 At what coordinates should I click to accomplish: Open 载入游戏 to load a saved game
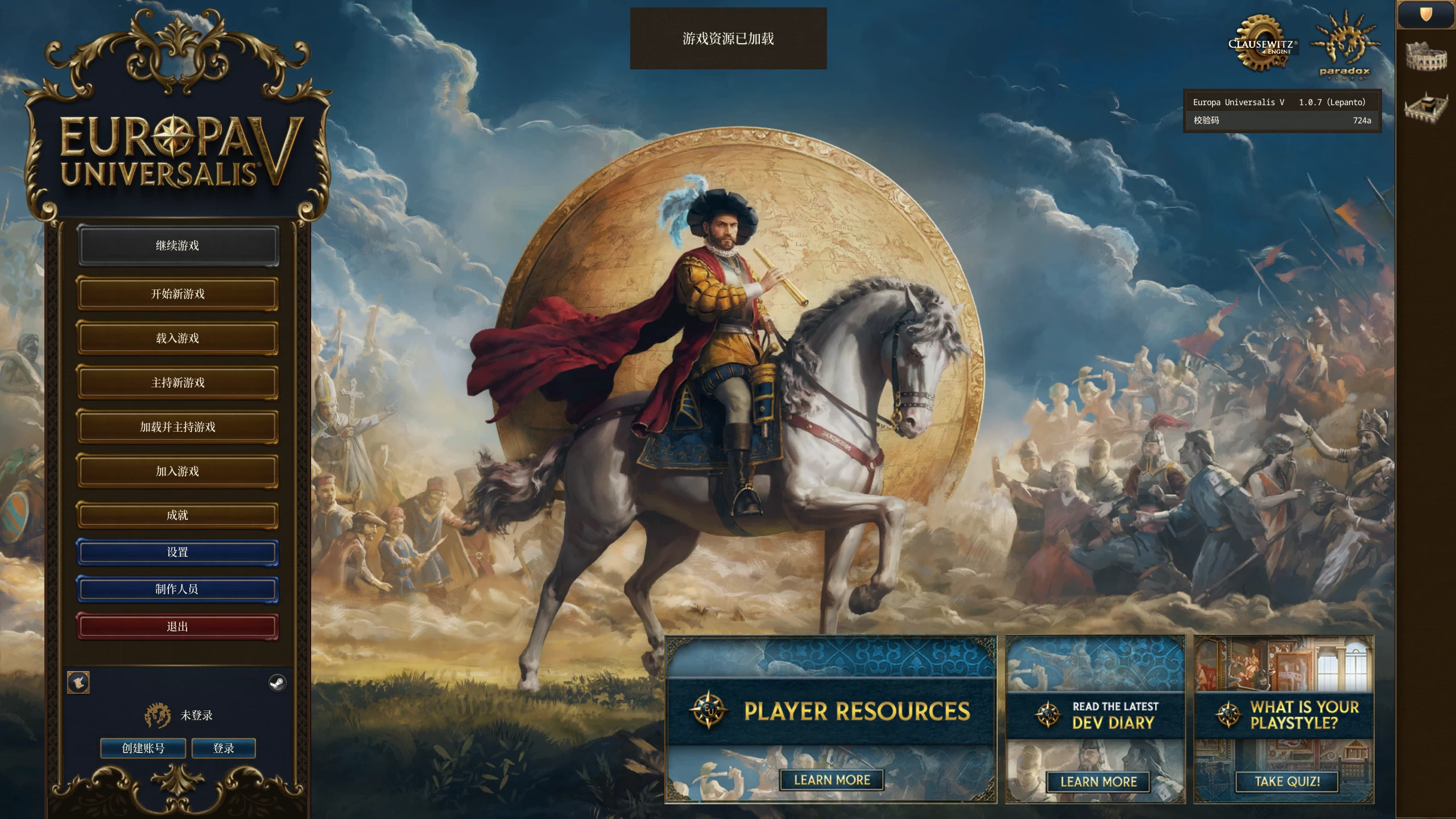point(178,338)
